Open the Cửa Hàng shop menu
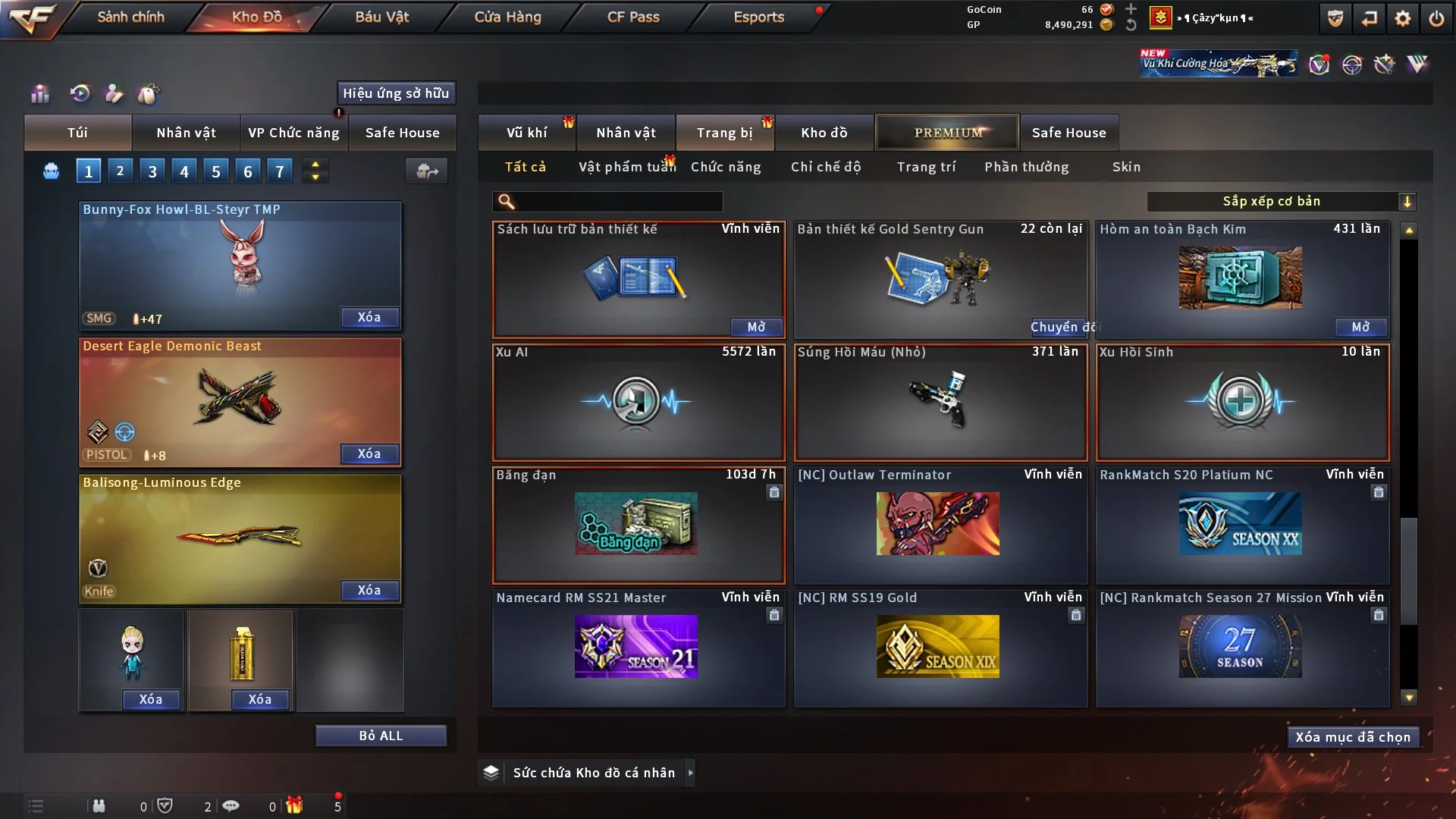This screenshot has height=819, width=1456. point(507,17)
